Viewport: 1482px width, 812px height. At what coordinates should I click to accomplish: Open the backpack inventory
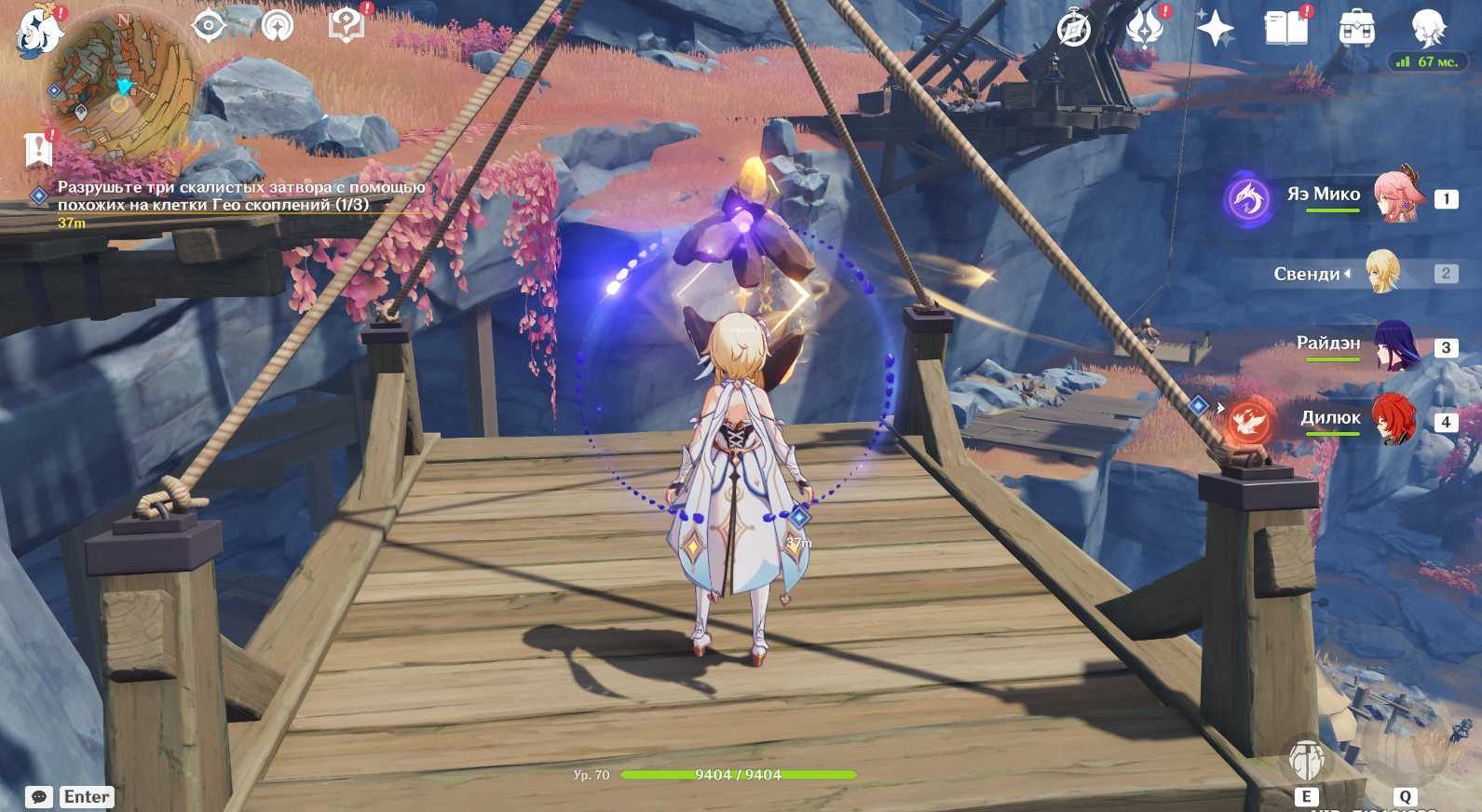[1356, 29]
